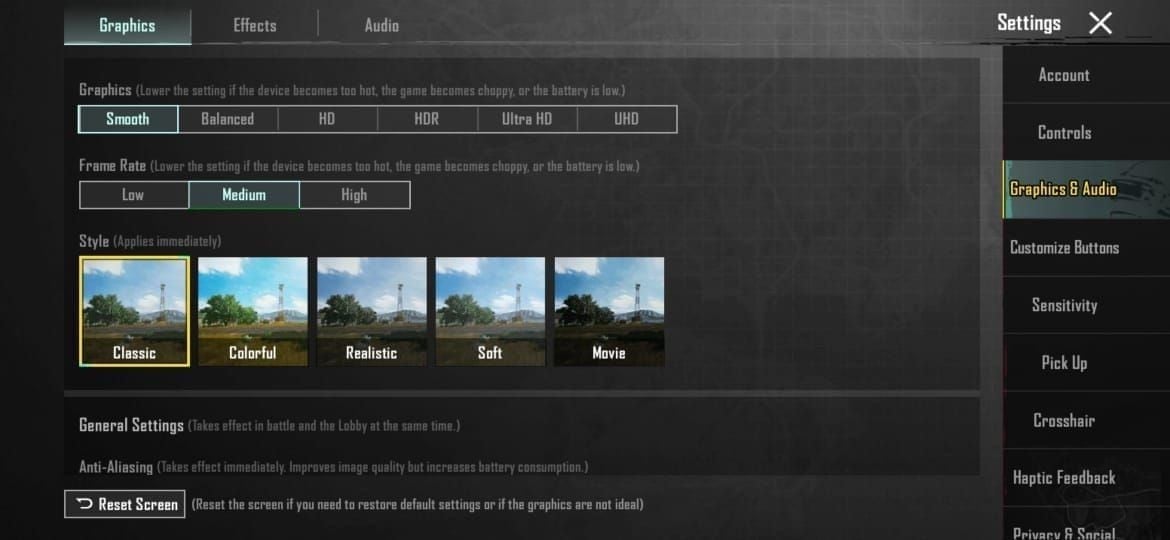
Task: Select Balanced graphics quality
Action: (x=228, y=119)
